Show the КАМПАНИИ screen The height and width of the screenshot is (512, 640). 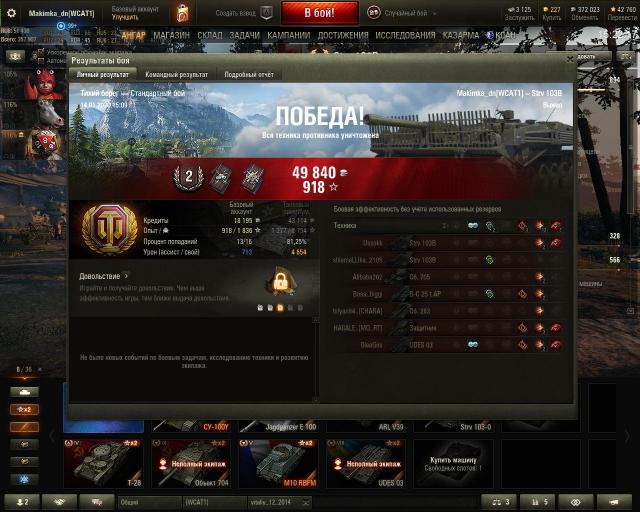(x=288, y=35)
